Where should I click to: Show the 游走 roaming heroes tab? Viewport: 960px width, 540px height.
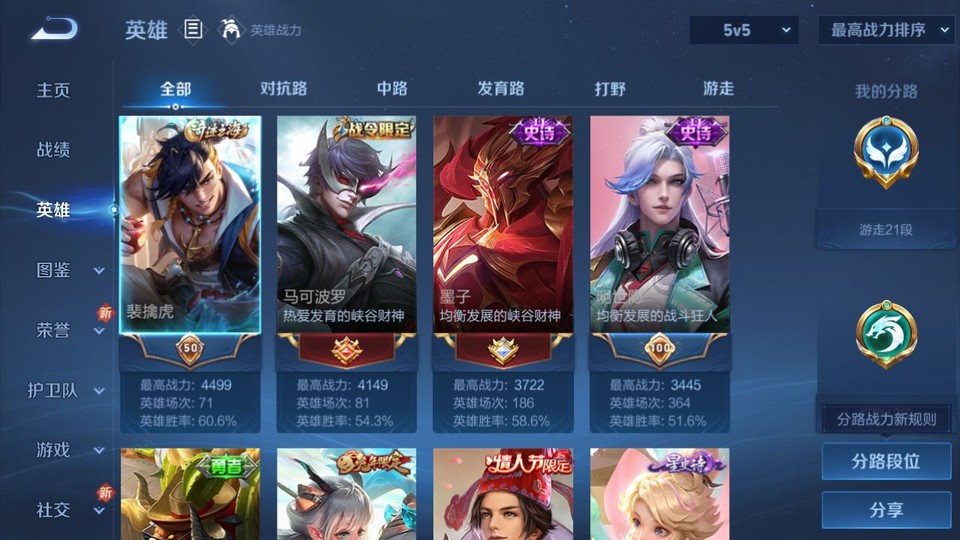pyautogui.click(x=718, y=89)
